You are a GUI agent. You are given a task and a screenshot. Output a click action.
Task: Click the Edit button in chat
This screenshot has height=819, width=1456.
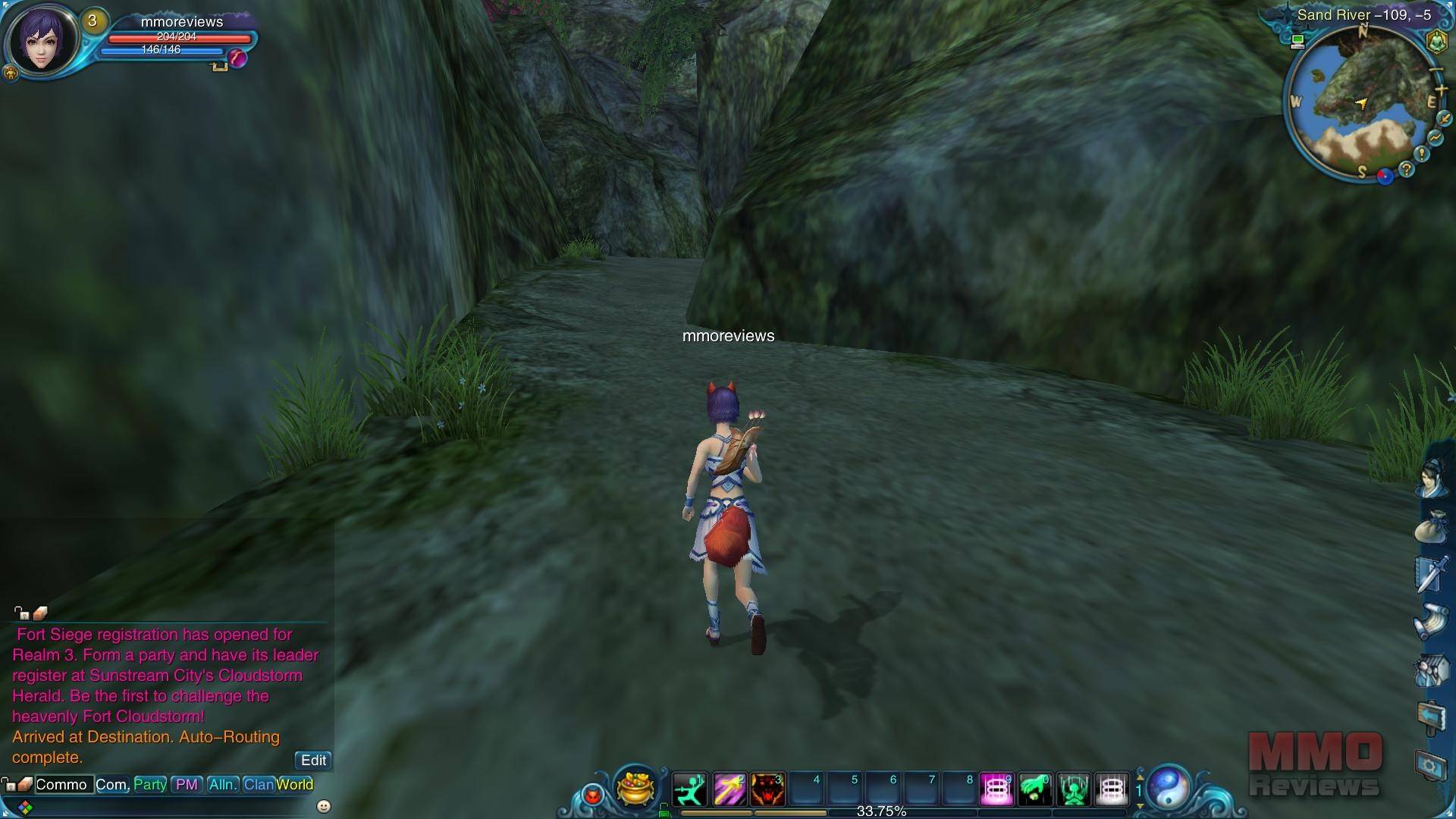click(313, 760)
